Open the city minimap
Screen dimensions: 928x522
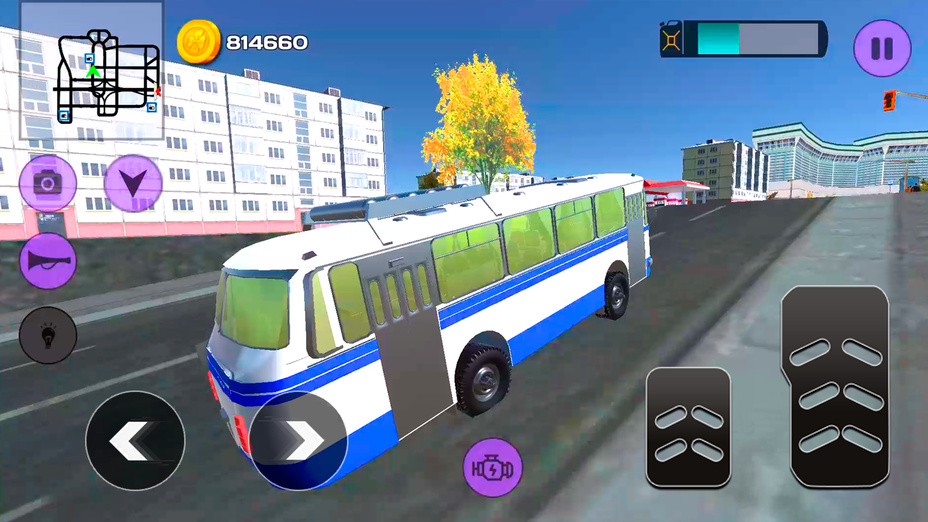click(92, 70)
